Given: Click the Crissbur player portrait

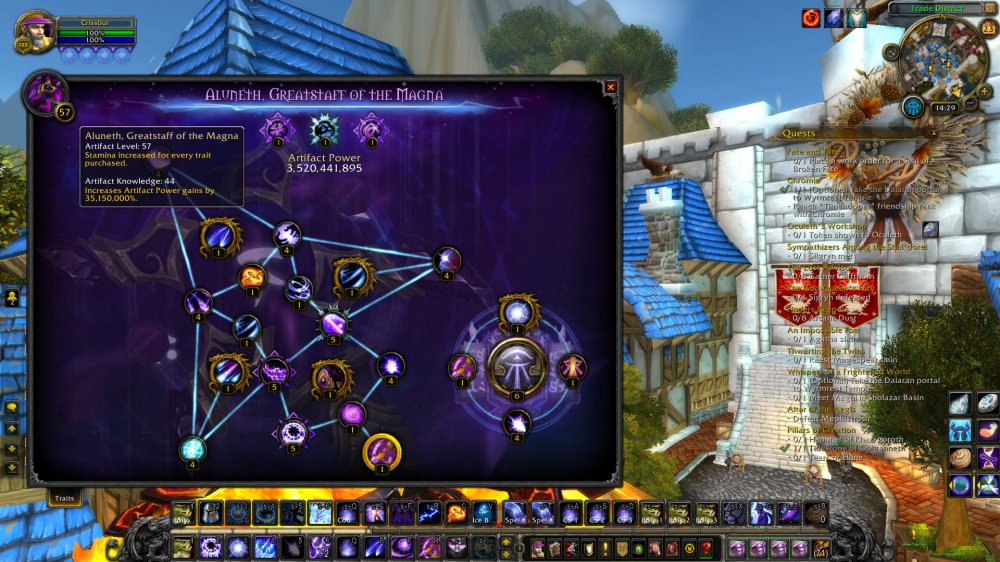Looking at the screenshot, I should point(34,33).
